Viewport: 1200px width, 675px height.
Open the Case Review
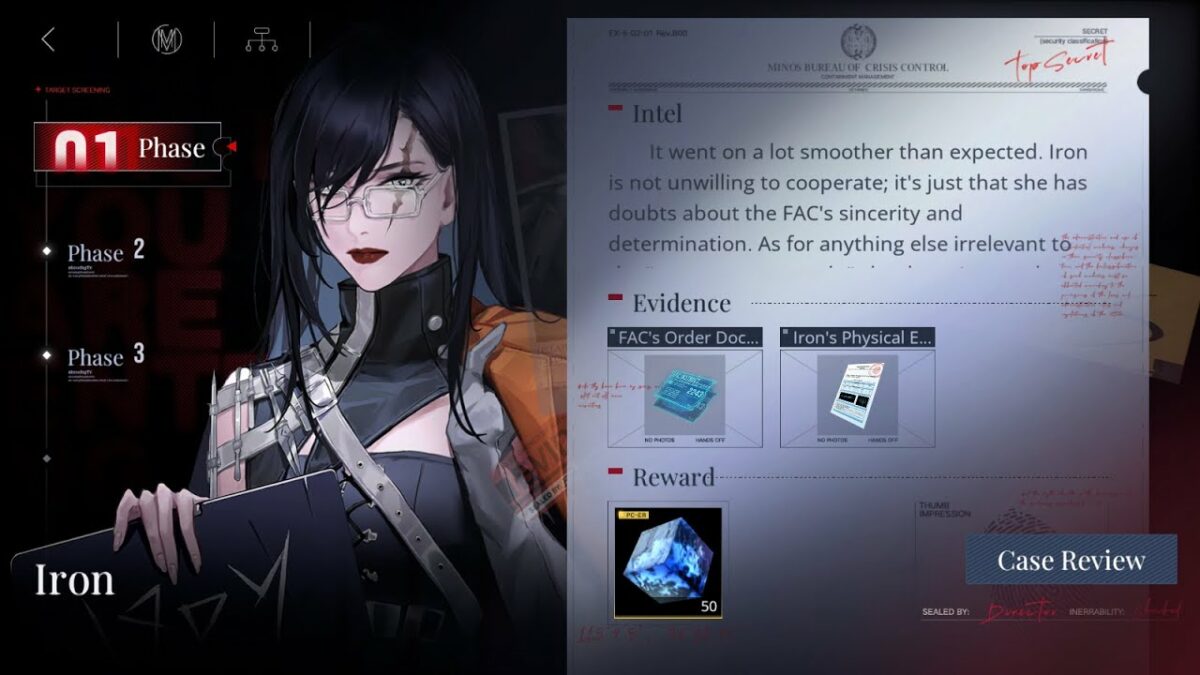(x=1071, y=560)
